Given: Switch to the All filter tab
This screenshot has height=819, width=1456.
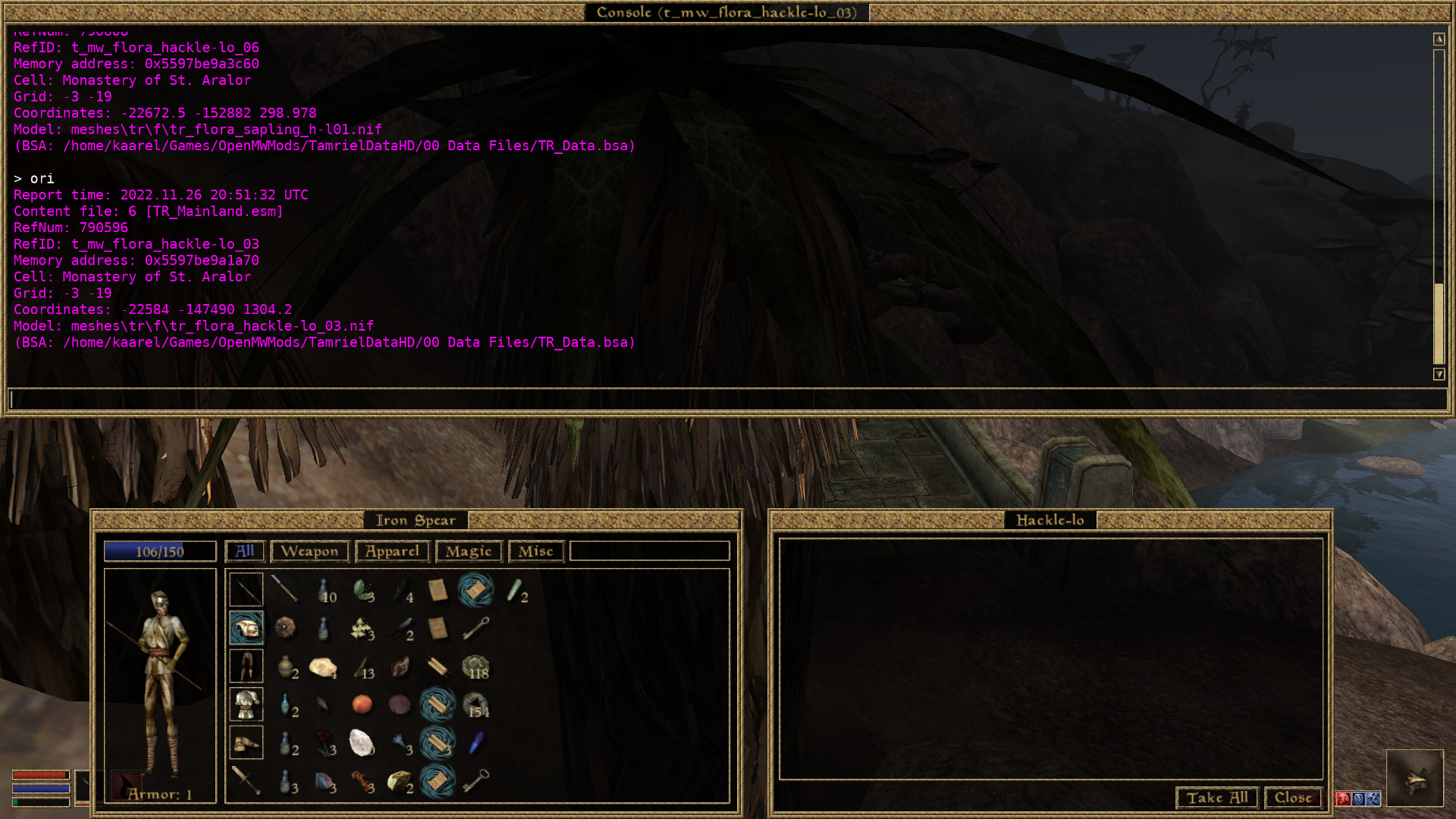Looking at the screenshot, I should 244,551.
